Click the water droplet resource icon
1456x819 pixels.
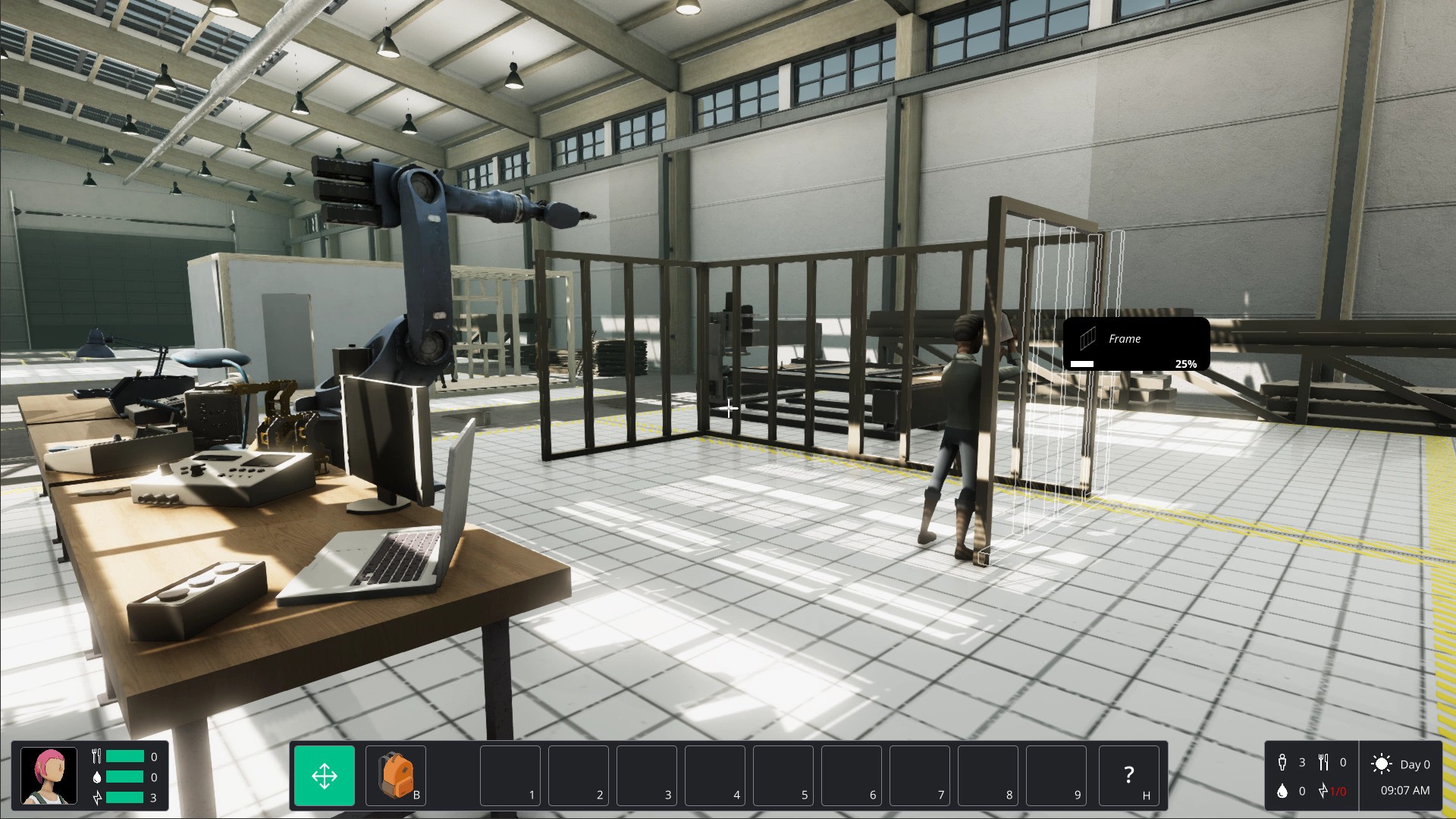[x=1283, y=791]
